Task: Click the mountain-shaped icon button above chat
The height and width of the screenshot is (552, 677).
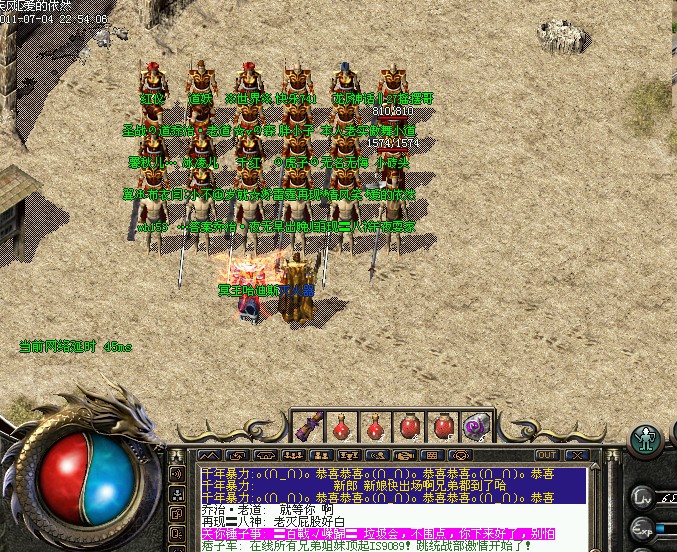Action: (x=209, y=456)
